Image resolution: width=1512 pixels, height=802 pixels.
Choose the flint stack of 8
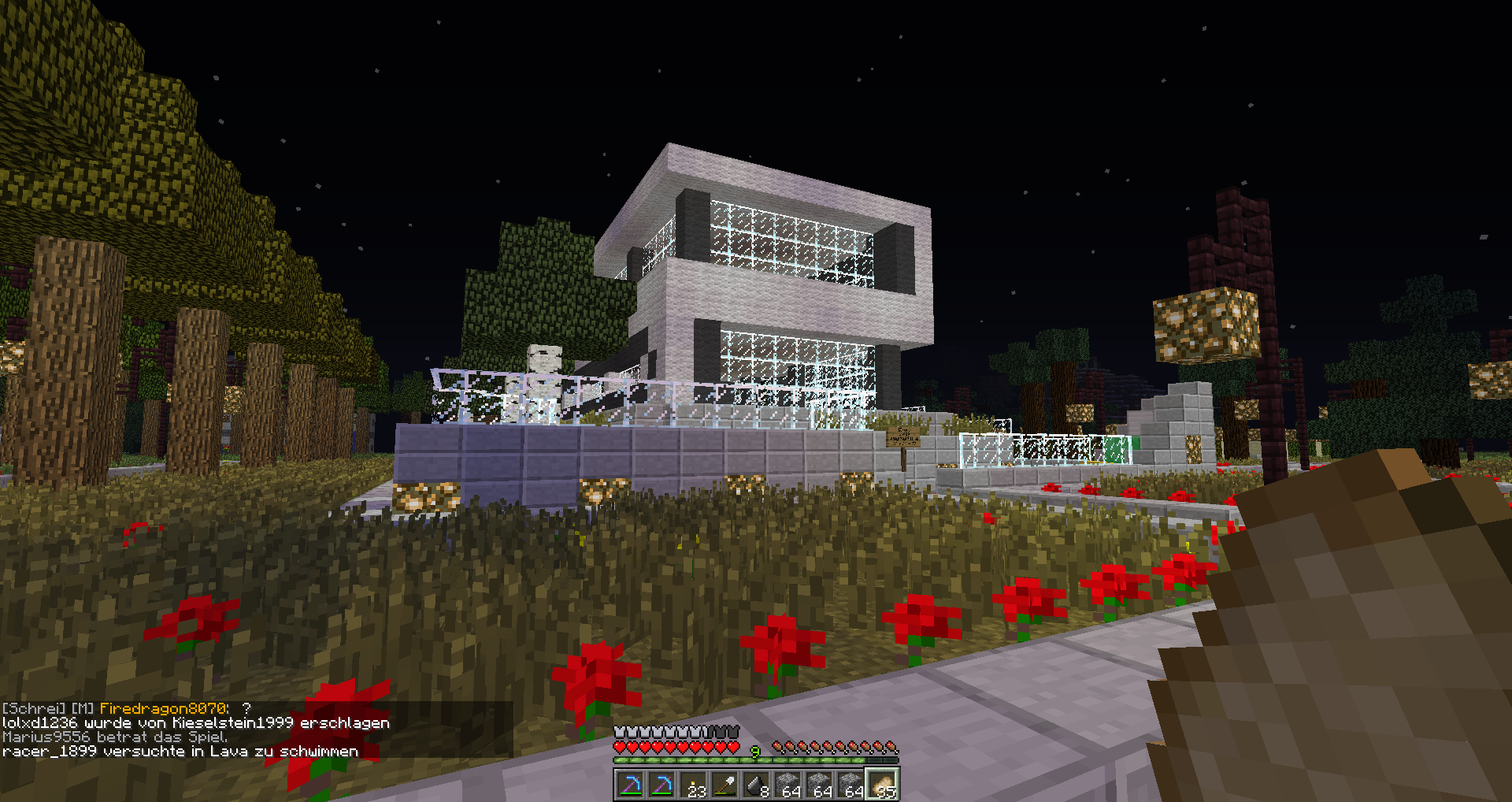pyautogui.click(x=756, y=785)
